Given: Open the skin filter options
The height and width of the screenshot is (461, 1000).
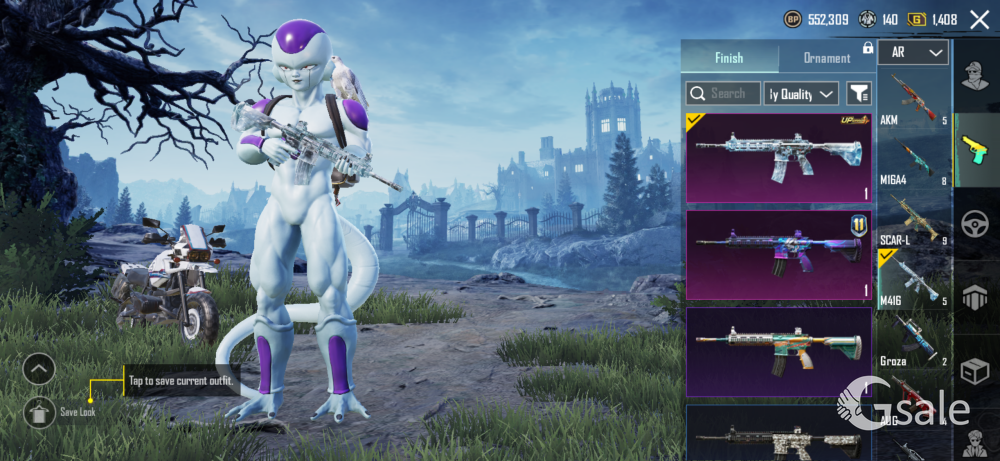Looking at the screenshot, I should click(x=858, y=93).
